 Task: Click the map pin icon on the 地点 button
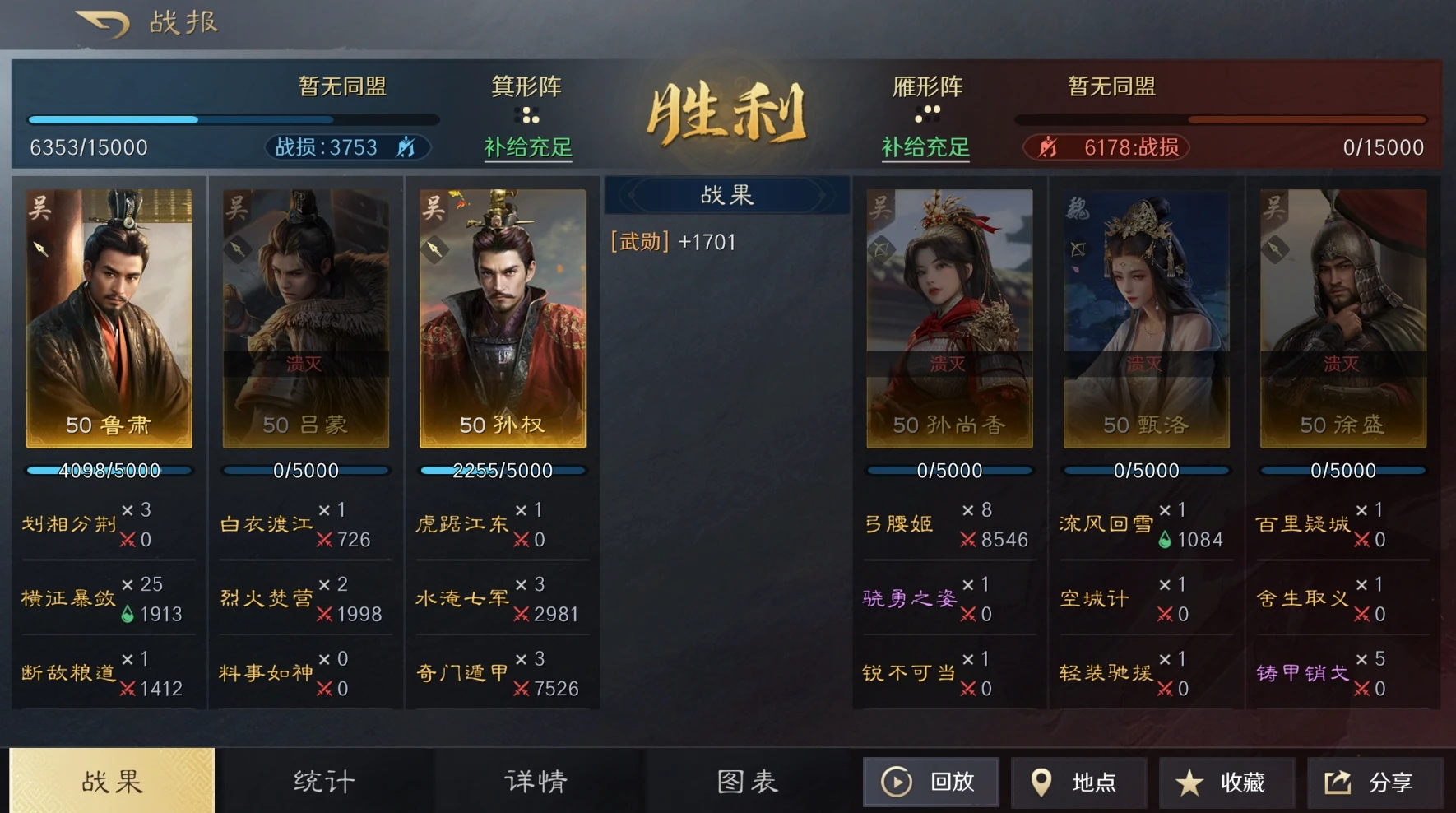click(1043, 782)
